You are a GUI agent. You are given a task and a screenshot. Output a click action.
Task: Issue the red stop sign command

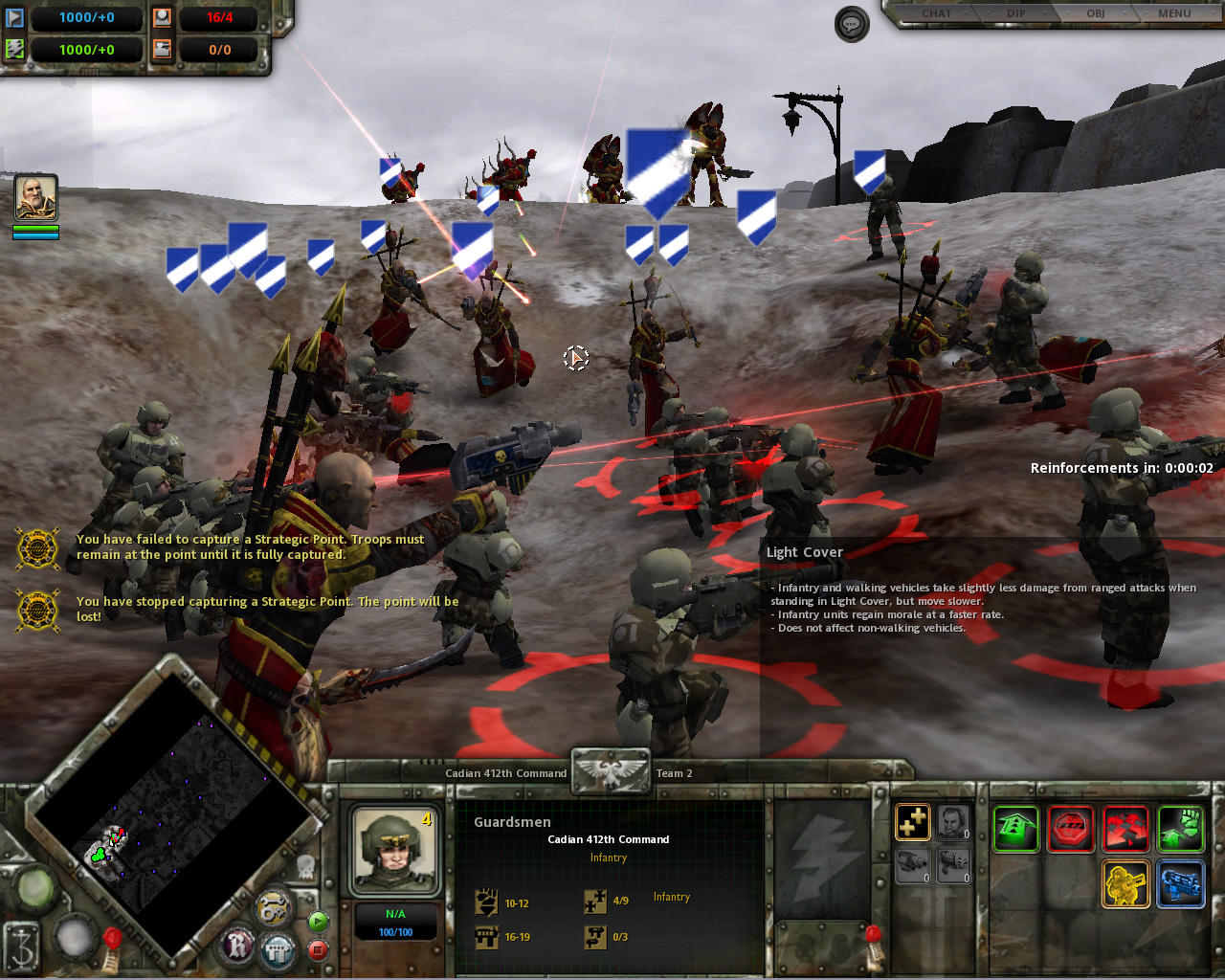[1070, 828]
